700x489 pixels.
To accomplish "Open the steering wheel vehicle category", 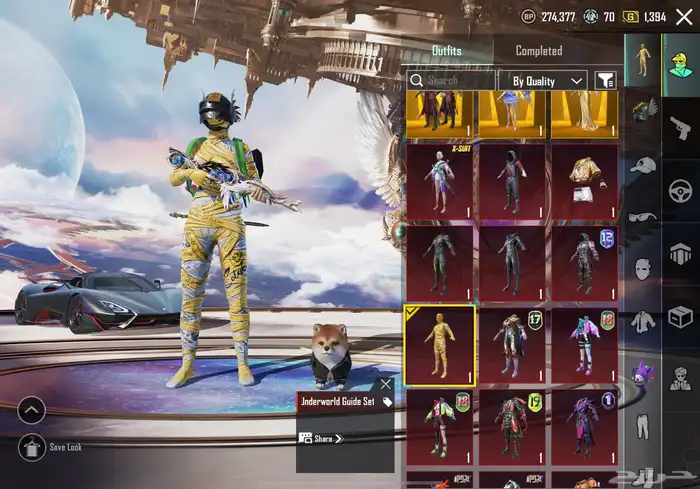I will (680, 191).
